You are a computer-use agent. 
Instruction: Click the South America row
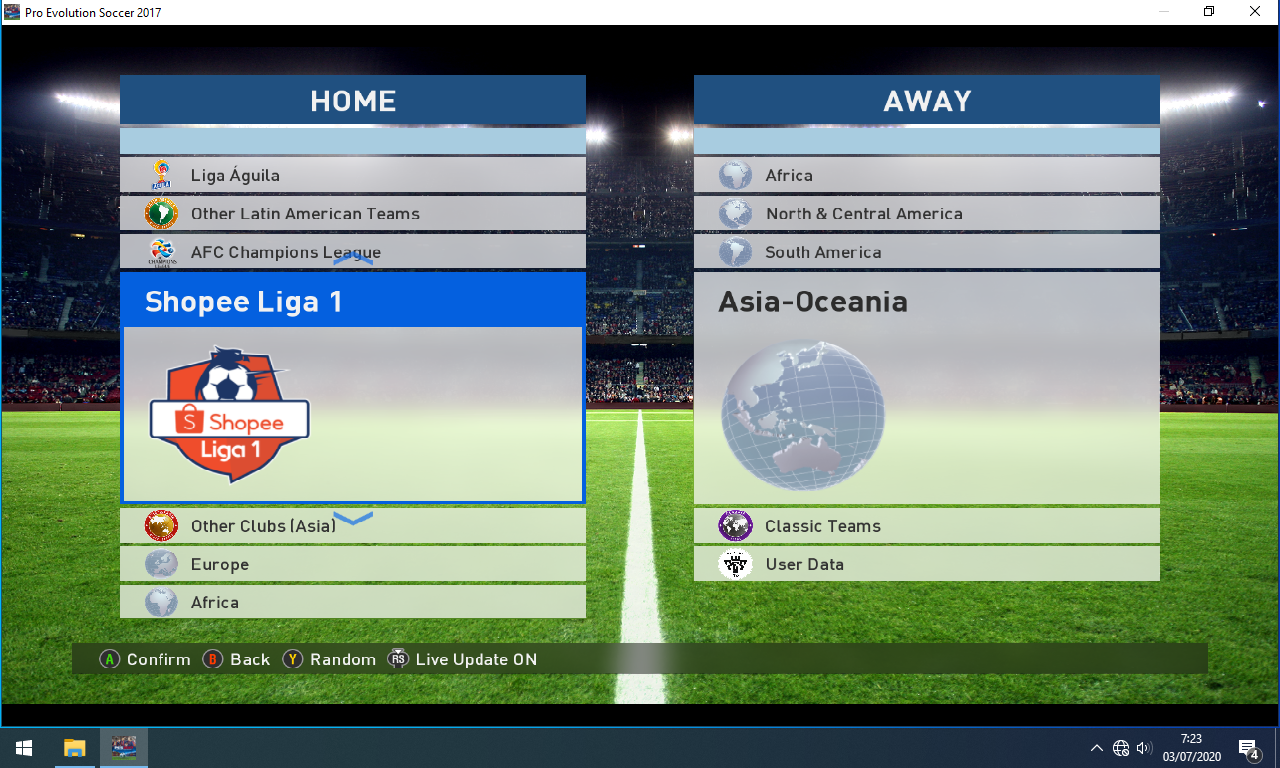click(x=926, y=250)
